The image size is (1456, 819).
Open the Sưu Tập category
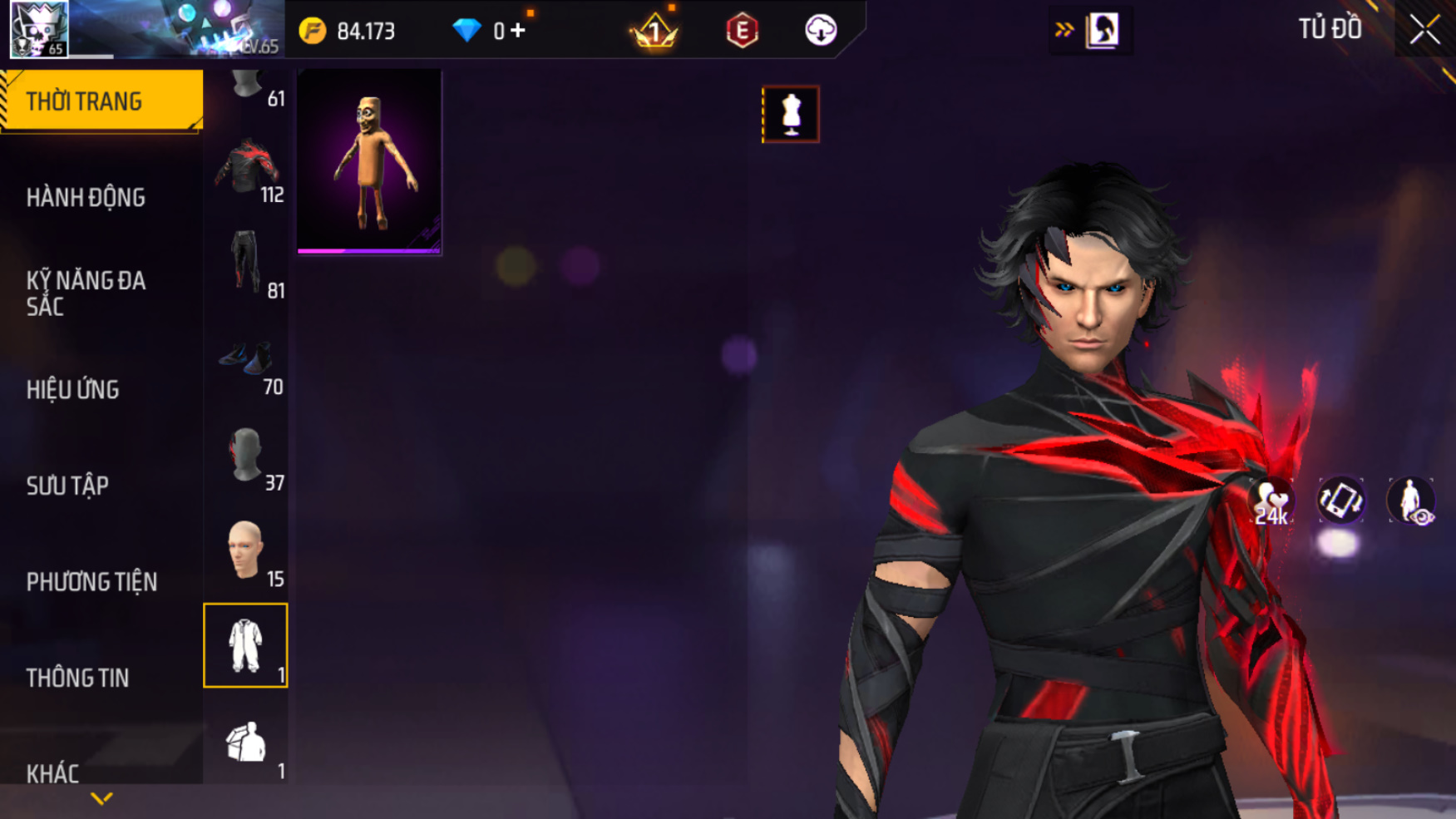click(x=67, y=486)
